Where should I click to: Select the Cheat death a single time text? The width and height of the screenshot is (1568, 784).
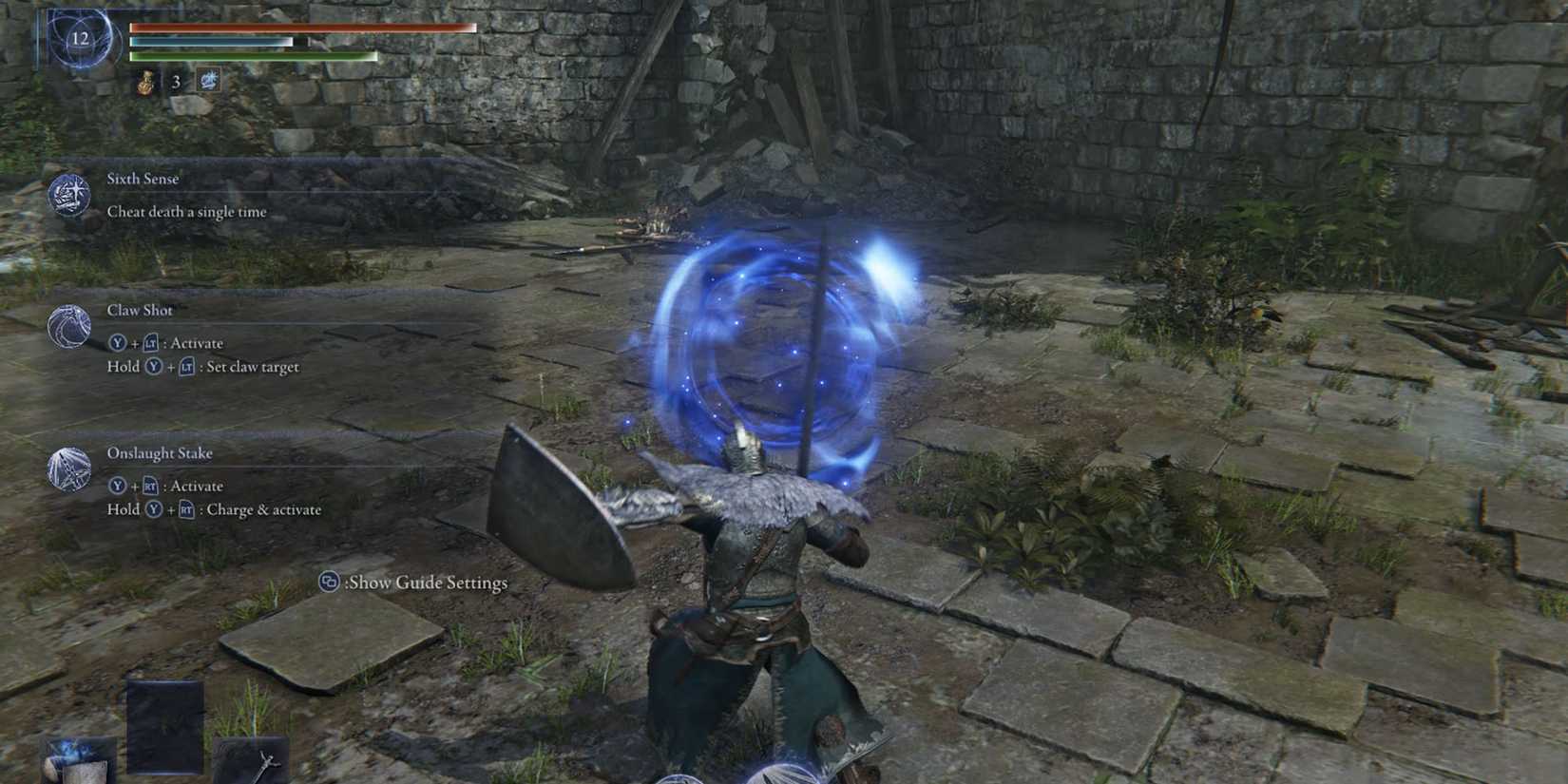pos(185,212)
